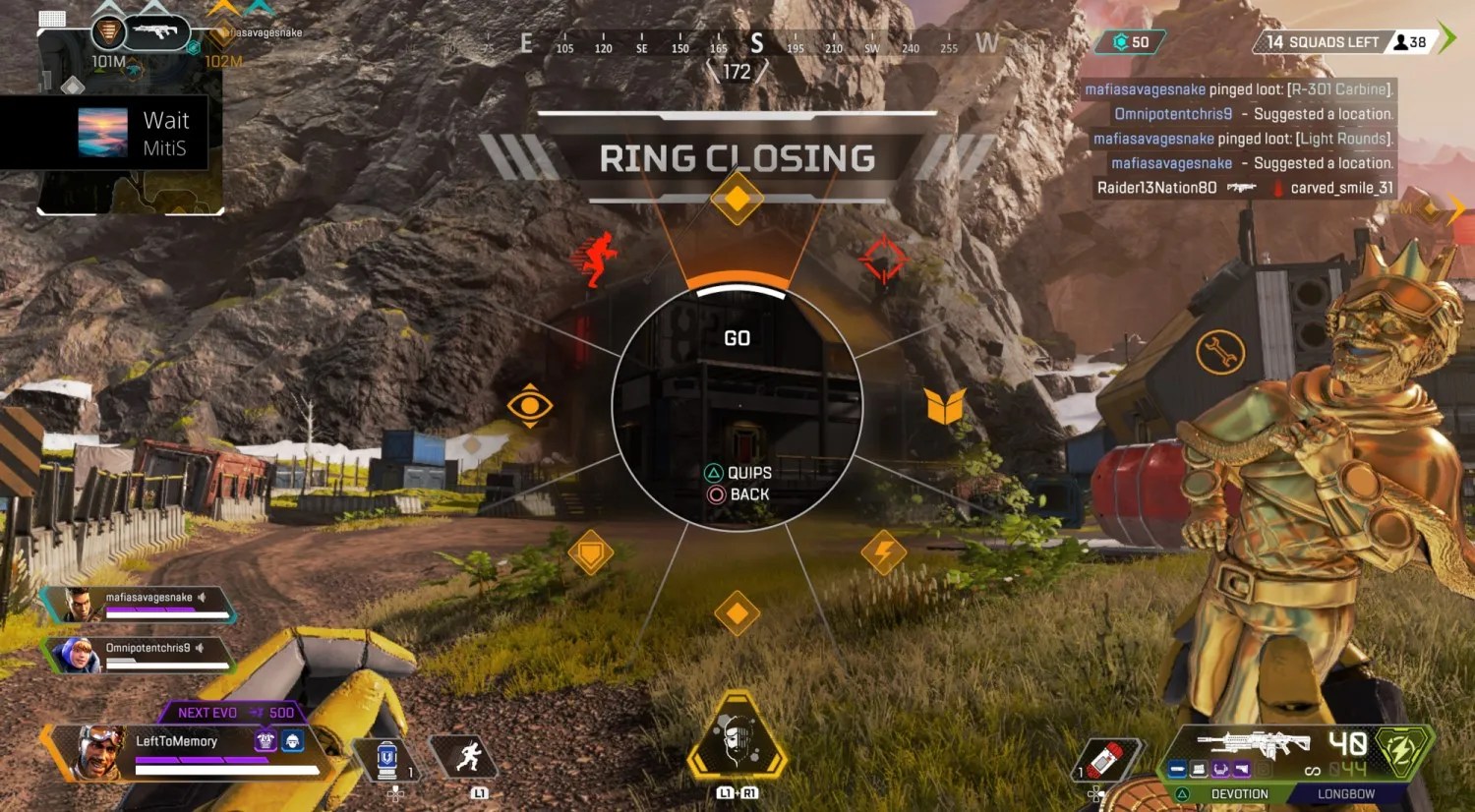Select the red Enemy crosshair ping icon
The width and height of the screenshot is (1475, 812).
883,258
